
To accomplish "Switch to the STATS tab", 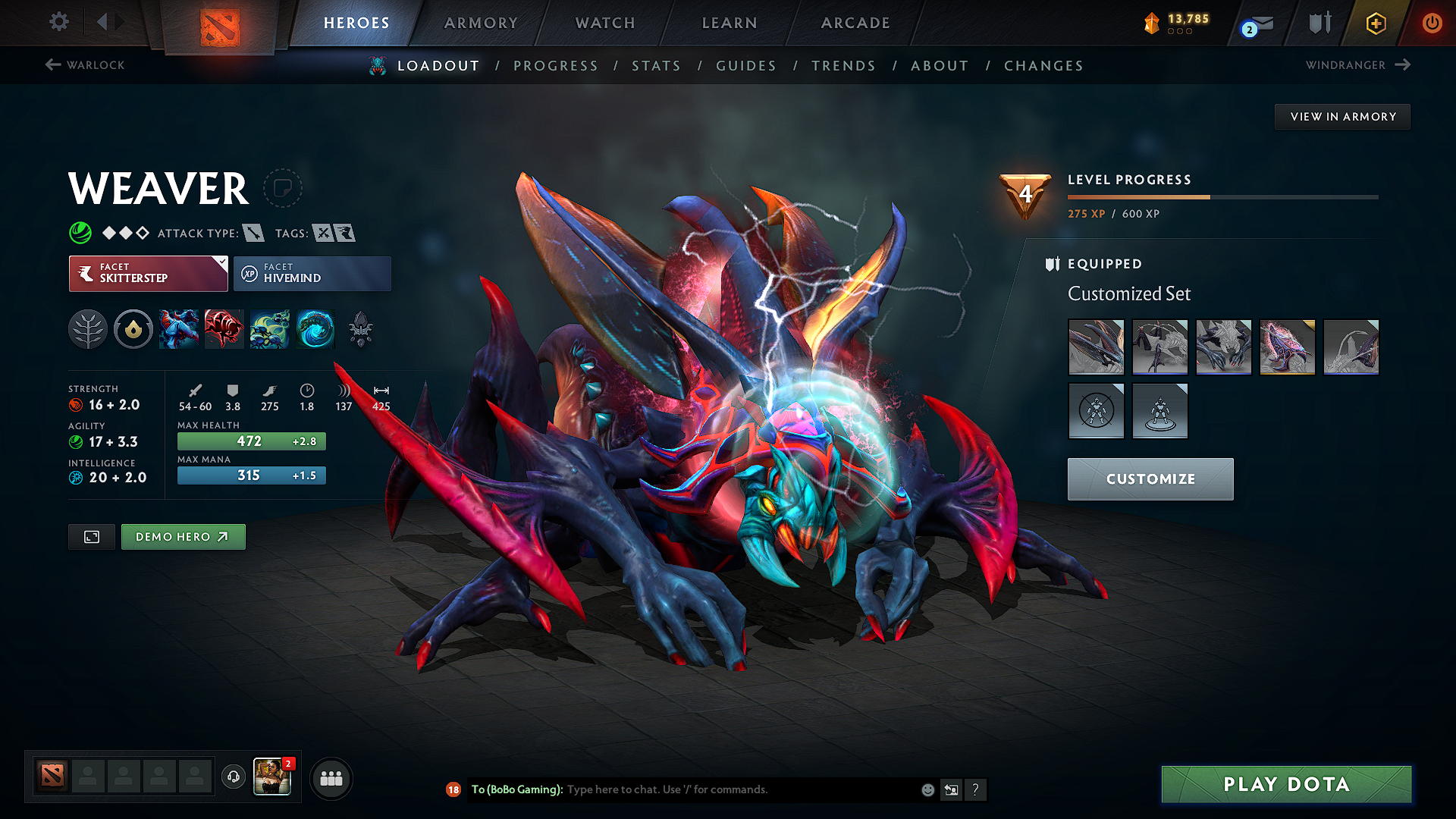I will [656, 66].
